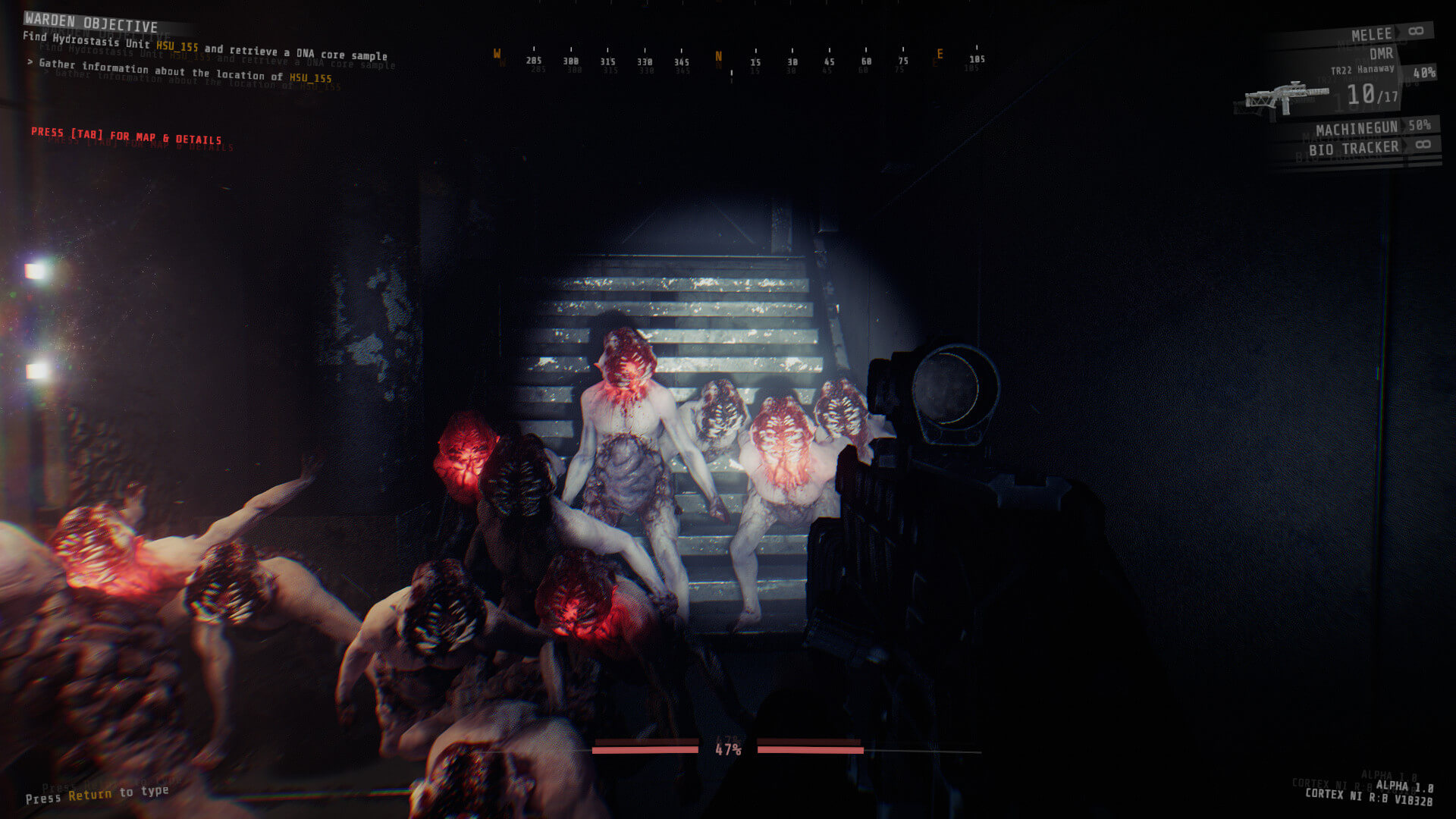Click the W compass marker

(x=498, y=54)
